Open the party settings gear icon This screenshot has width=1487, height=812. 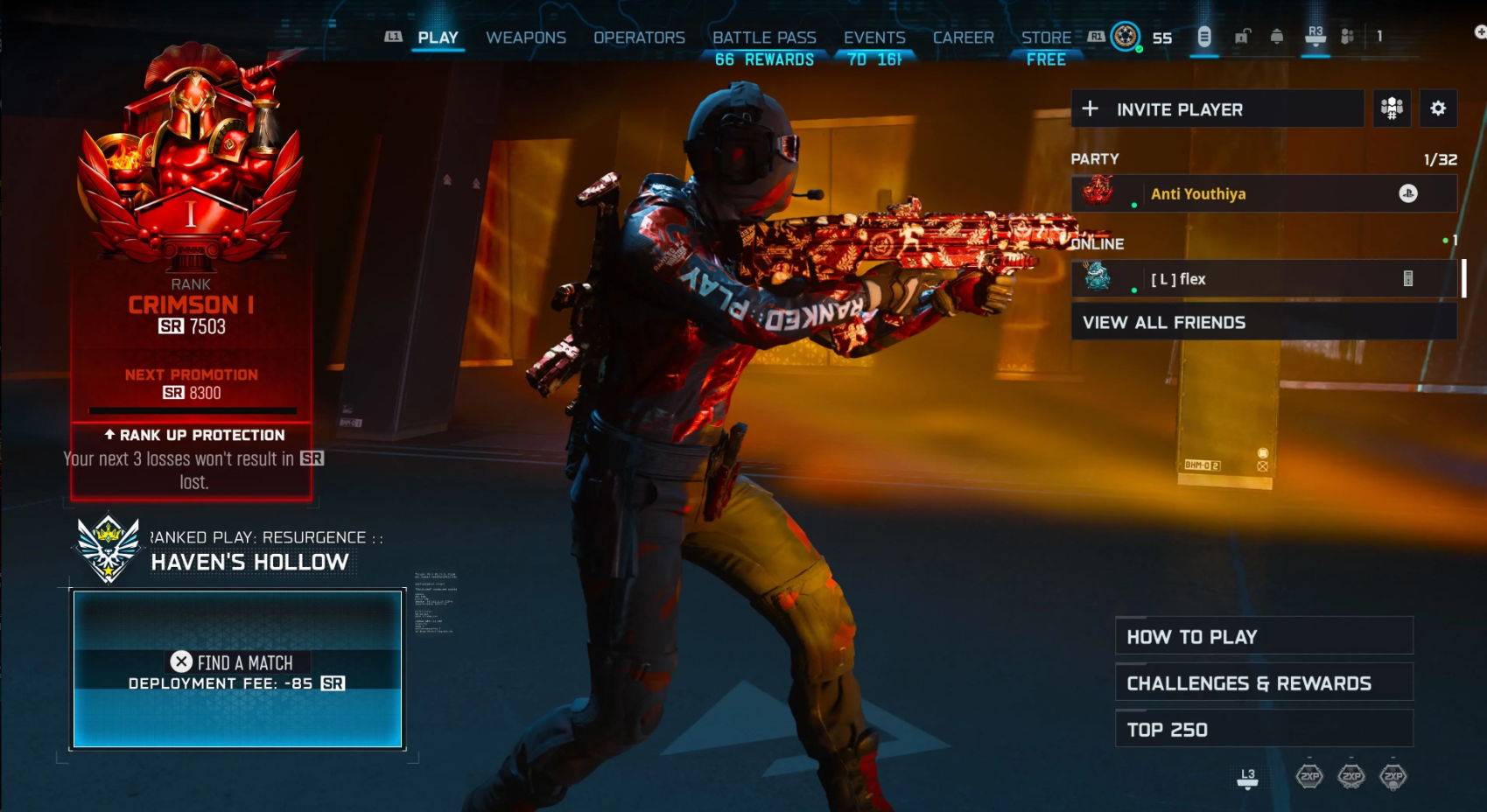pyautogui.click(x=1438, y=108)
